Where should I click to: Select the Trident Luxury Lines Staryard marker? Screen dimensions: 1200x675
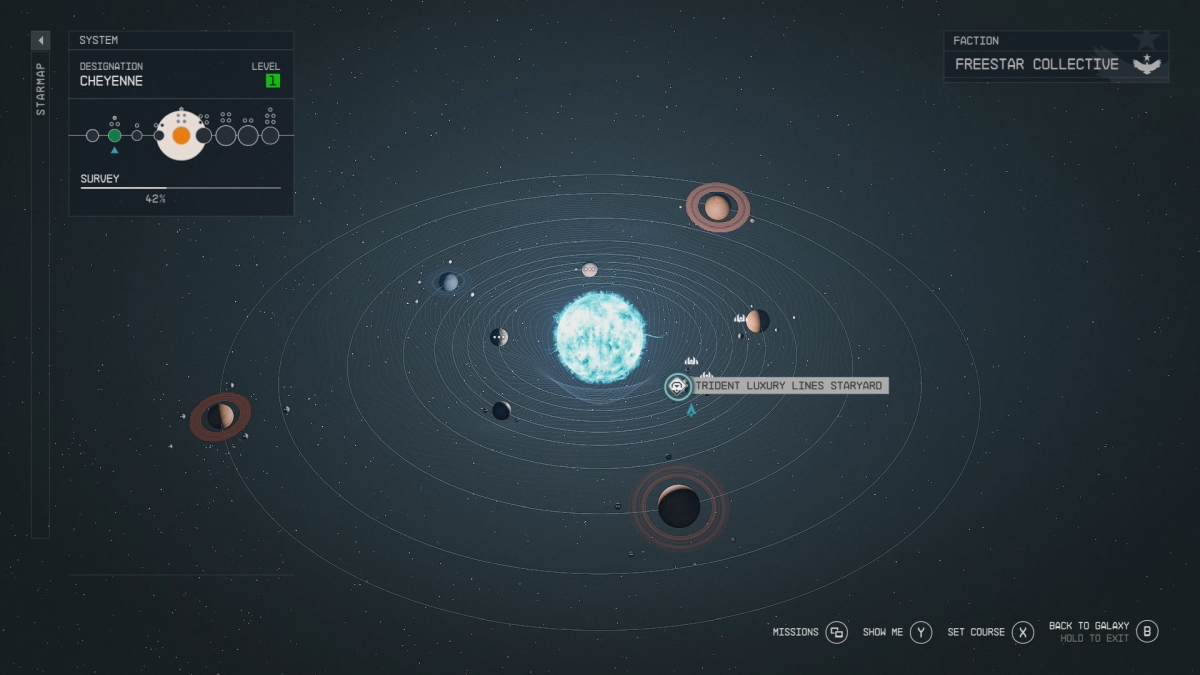(x=678, y=386)
